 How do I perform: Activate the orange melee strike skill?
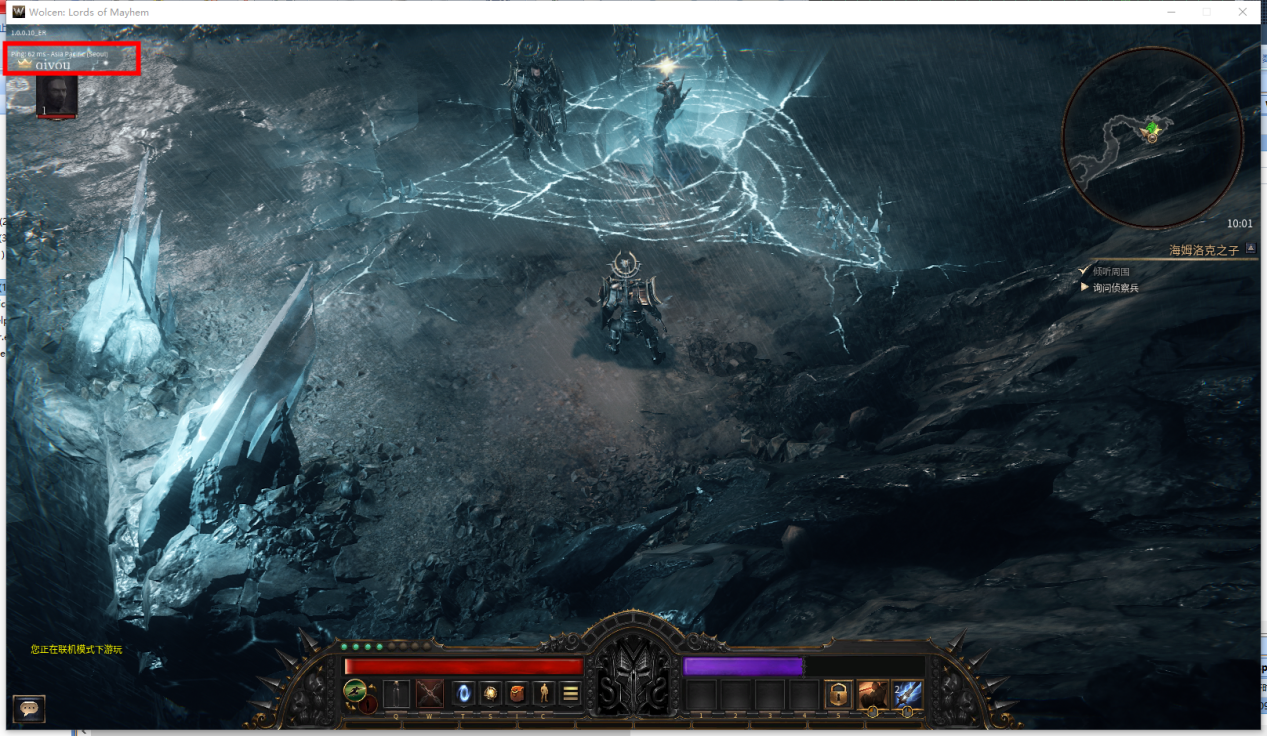873,694
